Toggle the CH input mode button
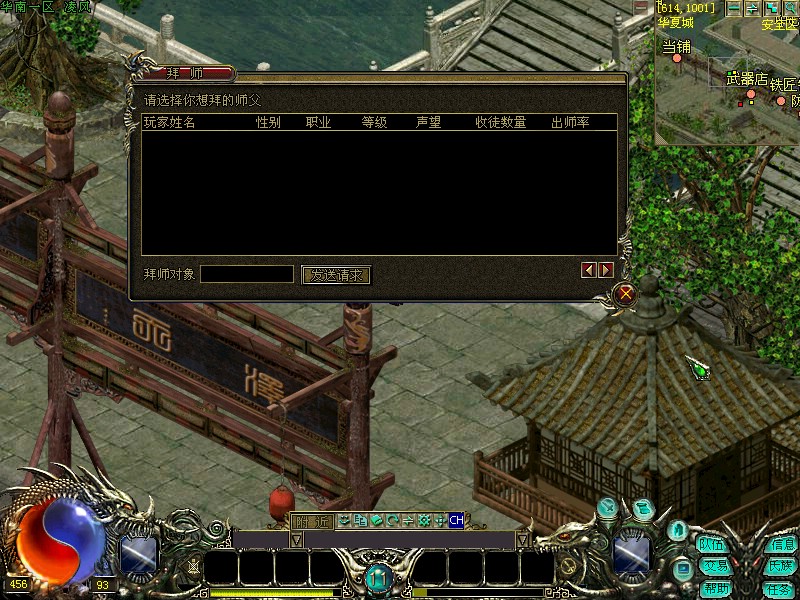The image size is (800, 600). (456, 520)
